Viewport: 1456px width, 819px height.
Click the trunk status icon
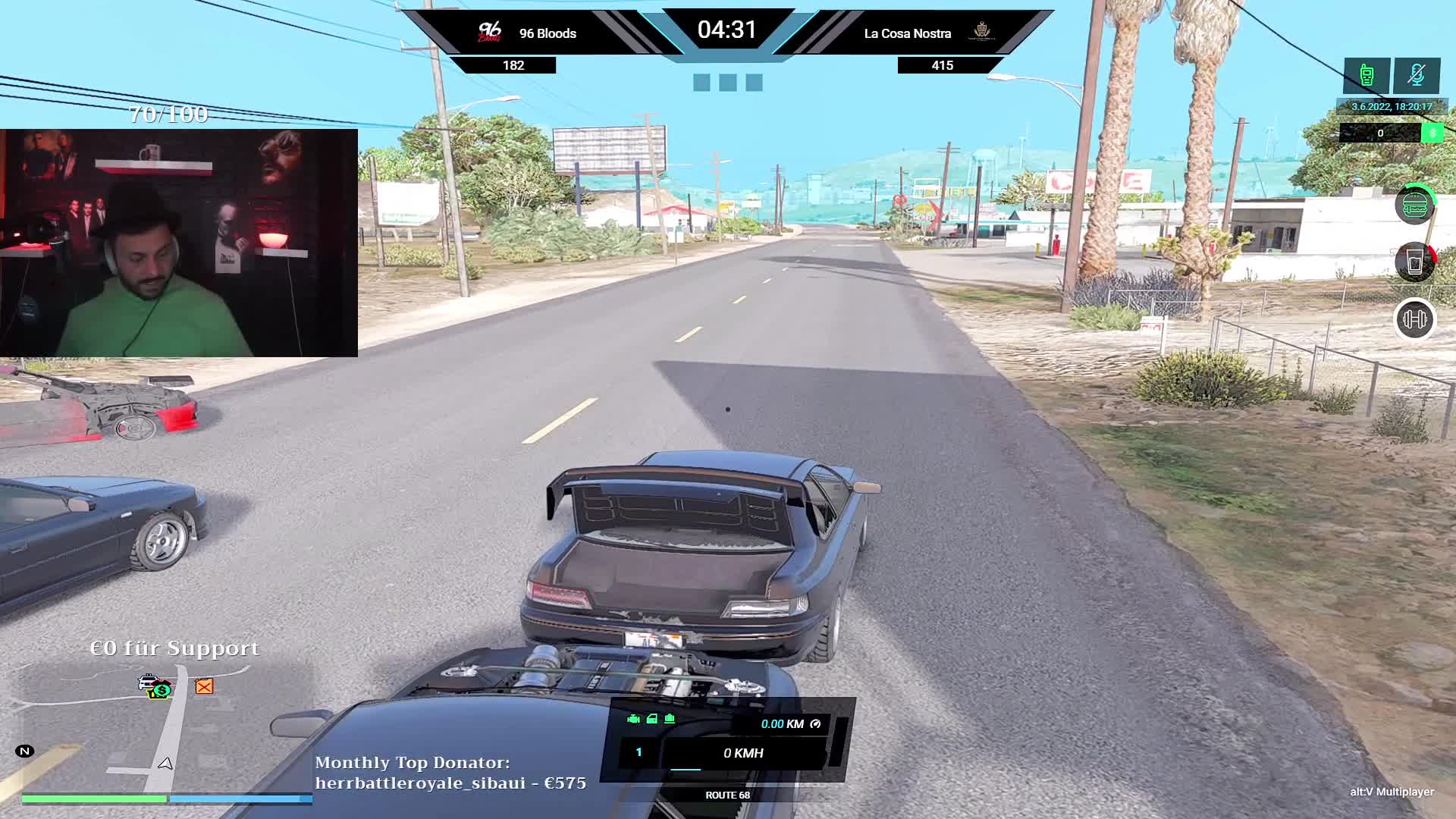pos(670,719)
